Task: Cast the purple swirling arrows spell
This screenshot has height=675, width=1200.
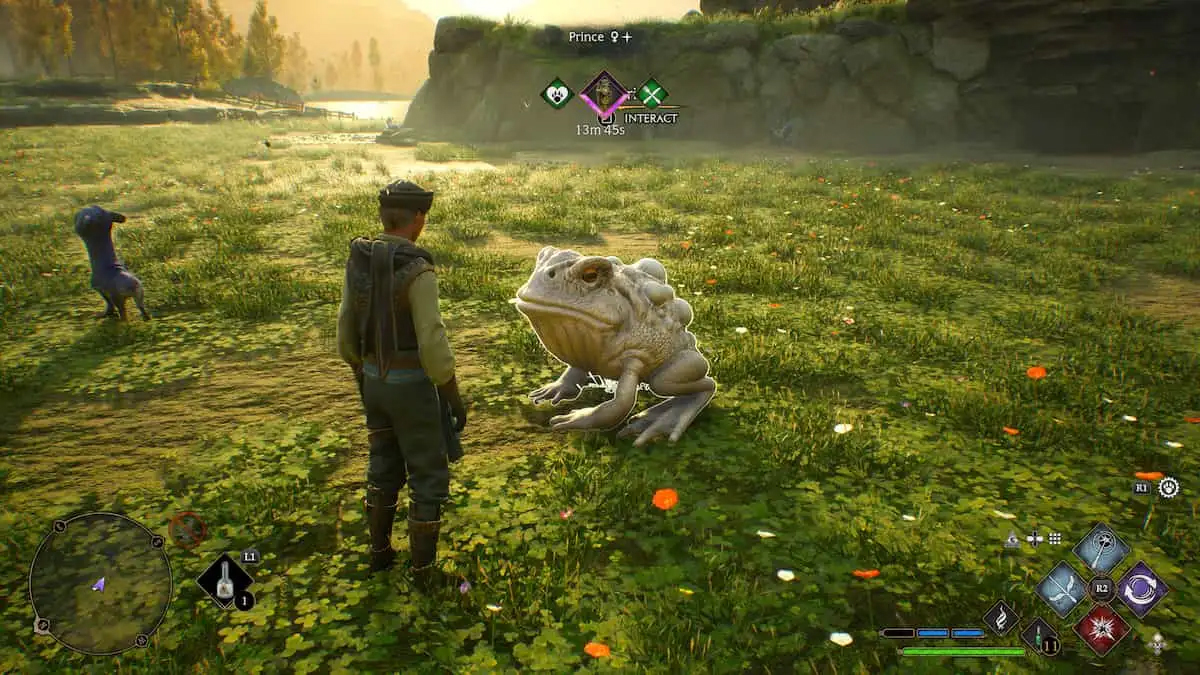Action: point(1142,589)
